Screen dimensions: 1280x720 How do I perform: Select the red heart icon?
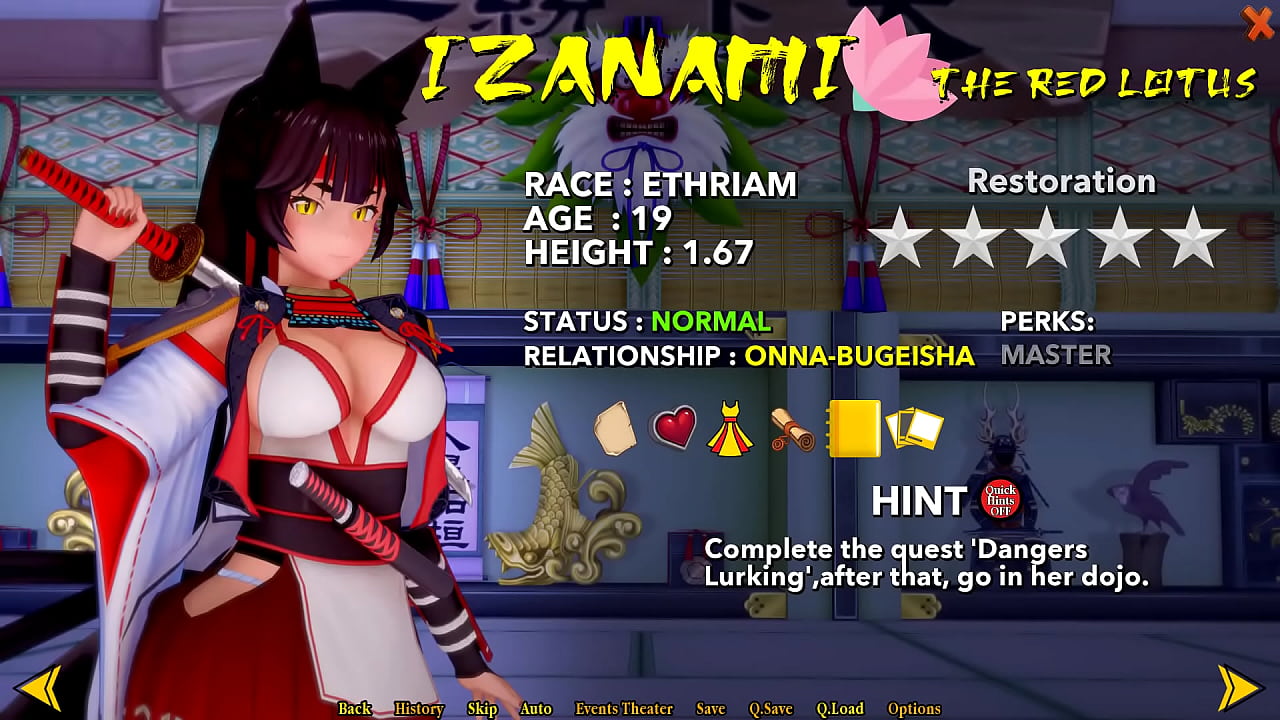click(674, 429)
